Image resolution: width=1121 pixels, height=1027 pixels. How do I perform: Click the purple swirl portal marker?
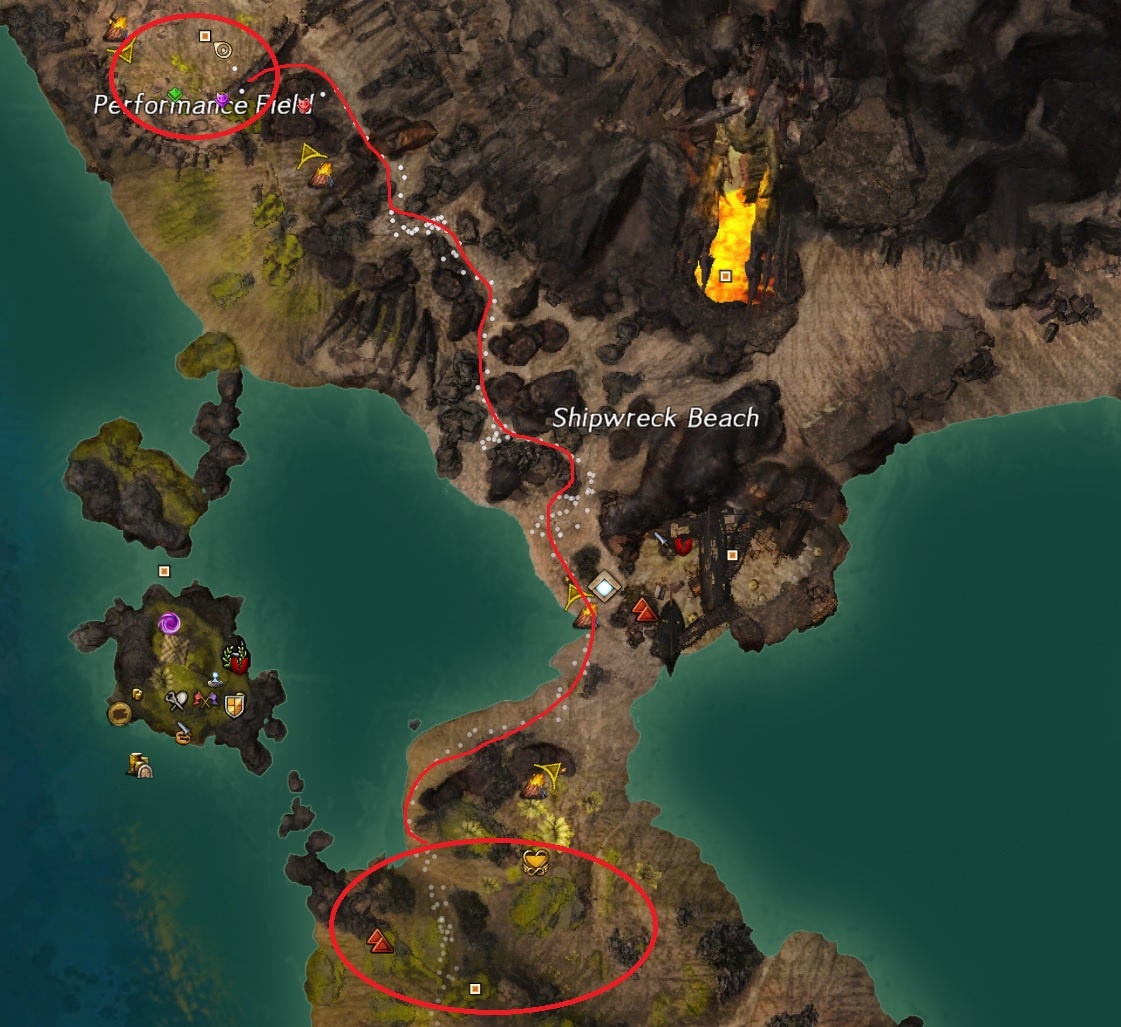pyautogui.click(x=169, y=624)
